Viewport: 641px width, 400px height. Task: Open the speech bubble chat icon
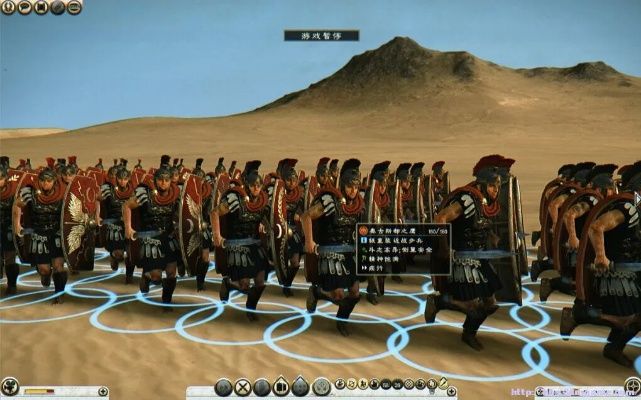click(24, 8)
